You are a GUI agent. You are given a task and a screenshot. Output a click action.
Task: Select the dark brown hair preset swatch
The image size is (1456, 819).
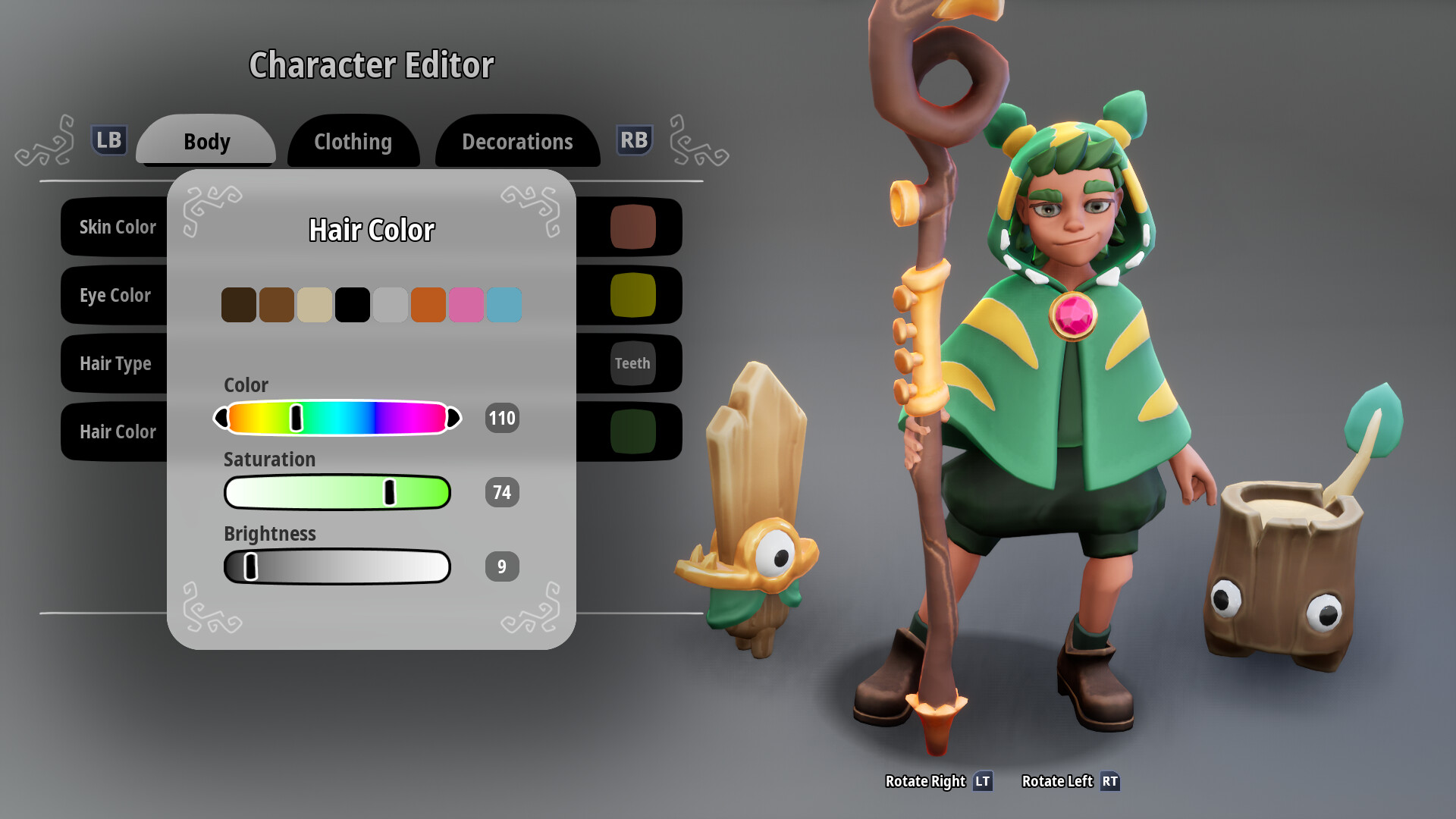[x=239, y=304]
